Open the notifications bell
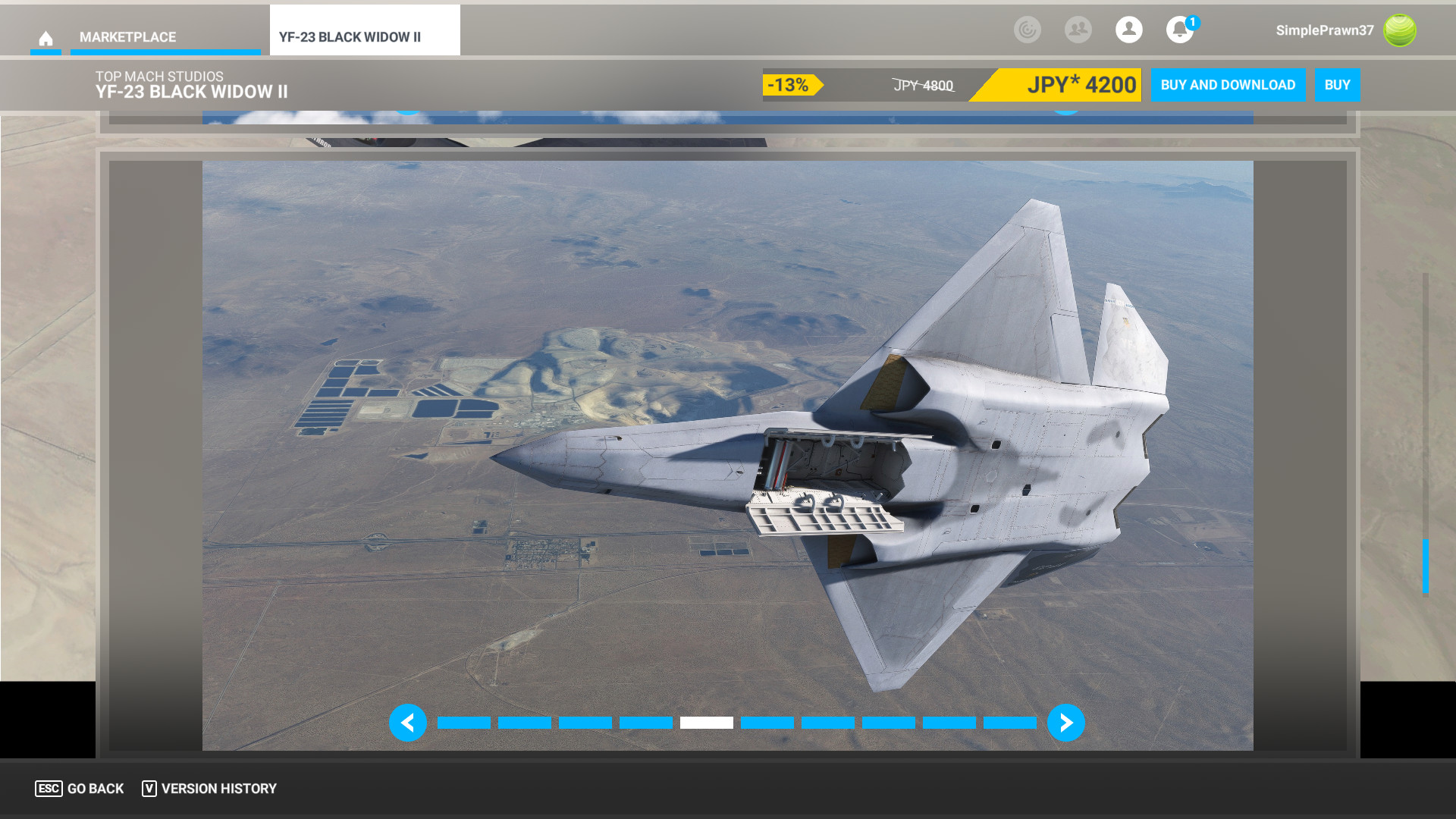 [x=1179, y=30]
